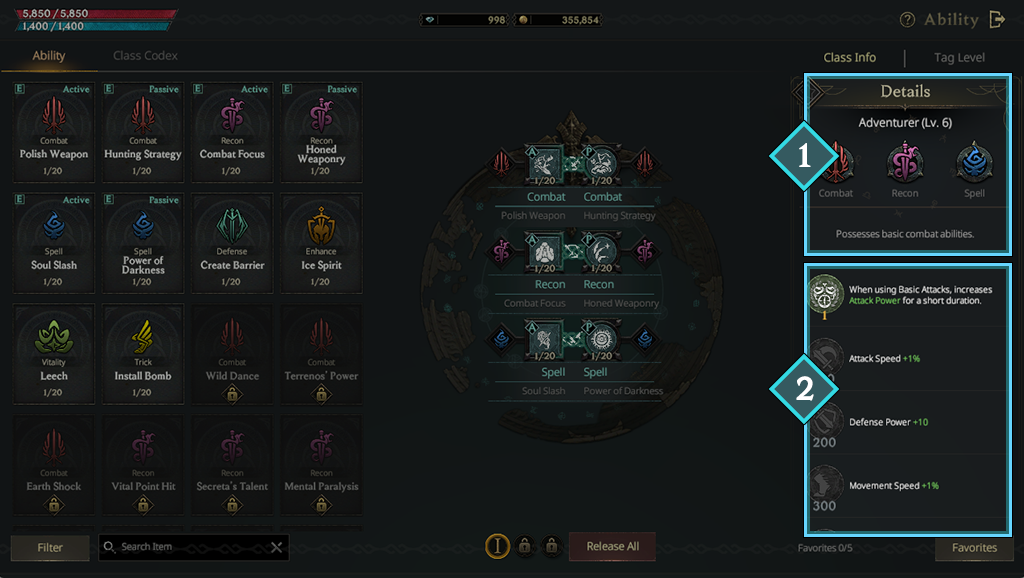This screenshot has width=1024, height=578.
Task: Select the Create Barrier defense ability
Action: [232, 242]
